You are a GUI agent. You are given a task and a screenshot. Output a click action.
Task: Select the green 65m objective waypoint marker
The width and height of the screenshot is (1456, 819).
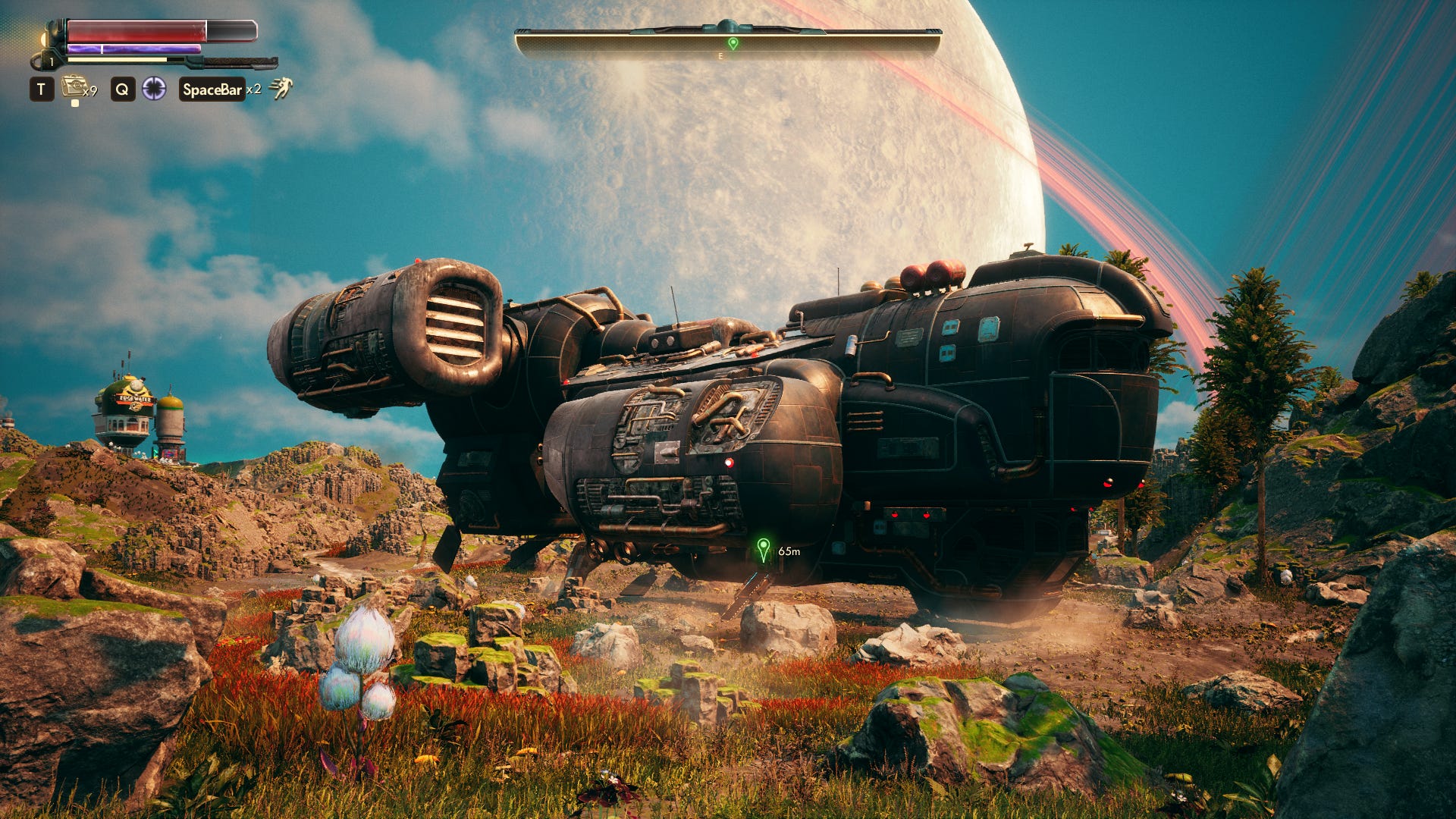click(764, 549)
